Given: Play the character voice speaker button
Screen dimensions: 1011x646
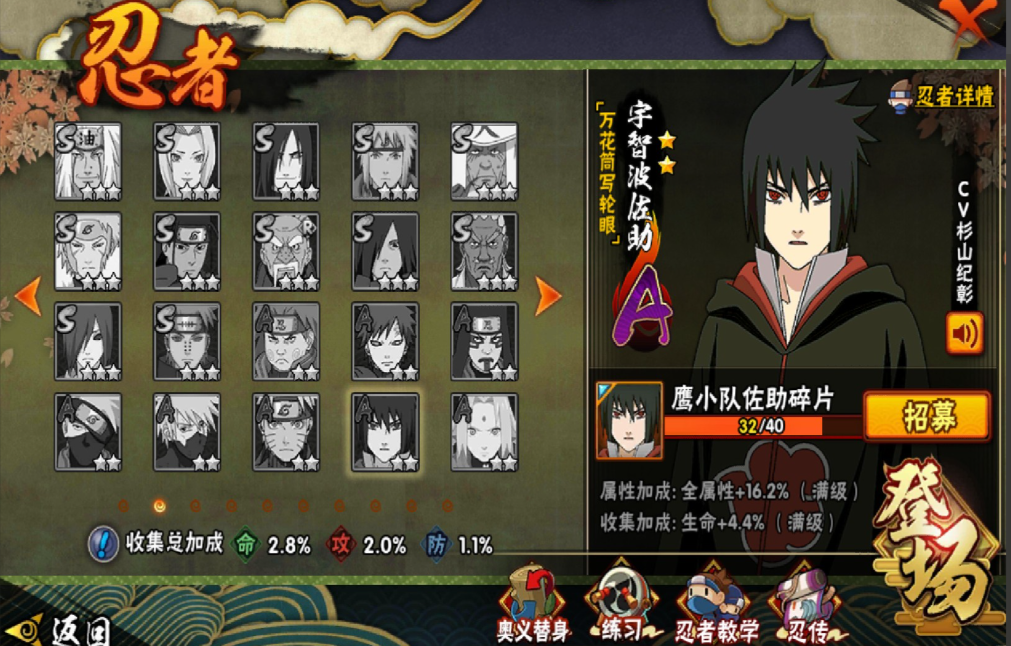Looking at the screenshot, I should pos(964,333).
